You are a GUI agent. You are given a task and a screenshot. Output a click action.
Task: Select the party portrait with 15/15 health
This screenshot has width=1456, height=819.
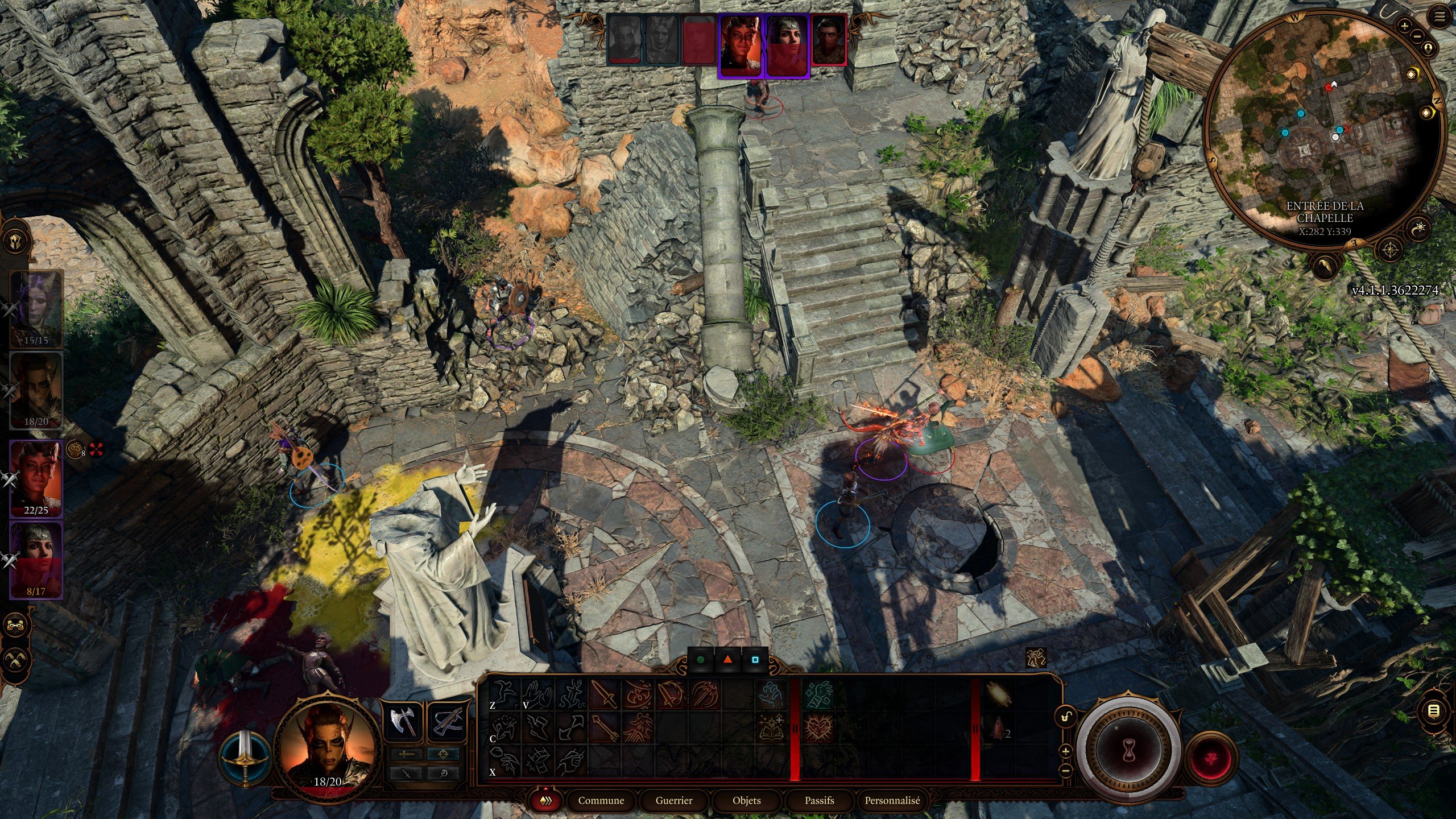[36, 309]
